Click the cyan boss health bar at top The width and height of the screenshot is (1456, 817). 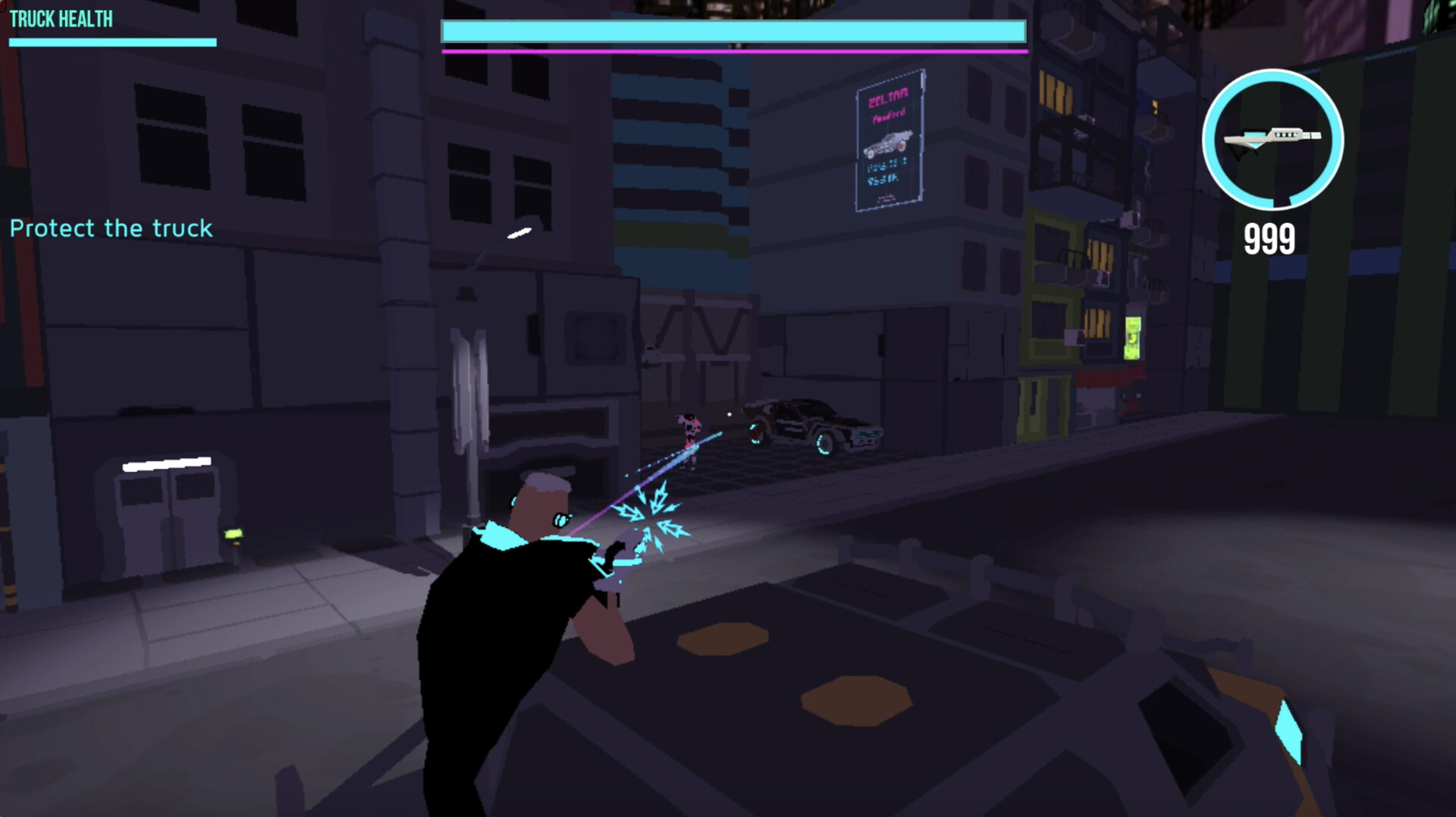[733, 30]
